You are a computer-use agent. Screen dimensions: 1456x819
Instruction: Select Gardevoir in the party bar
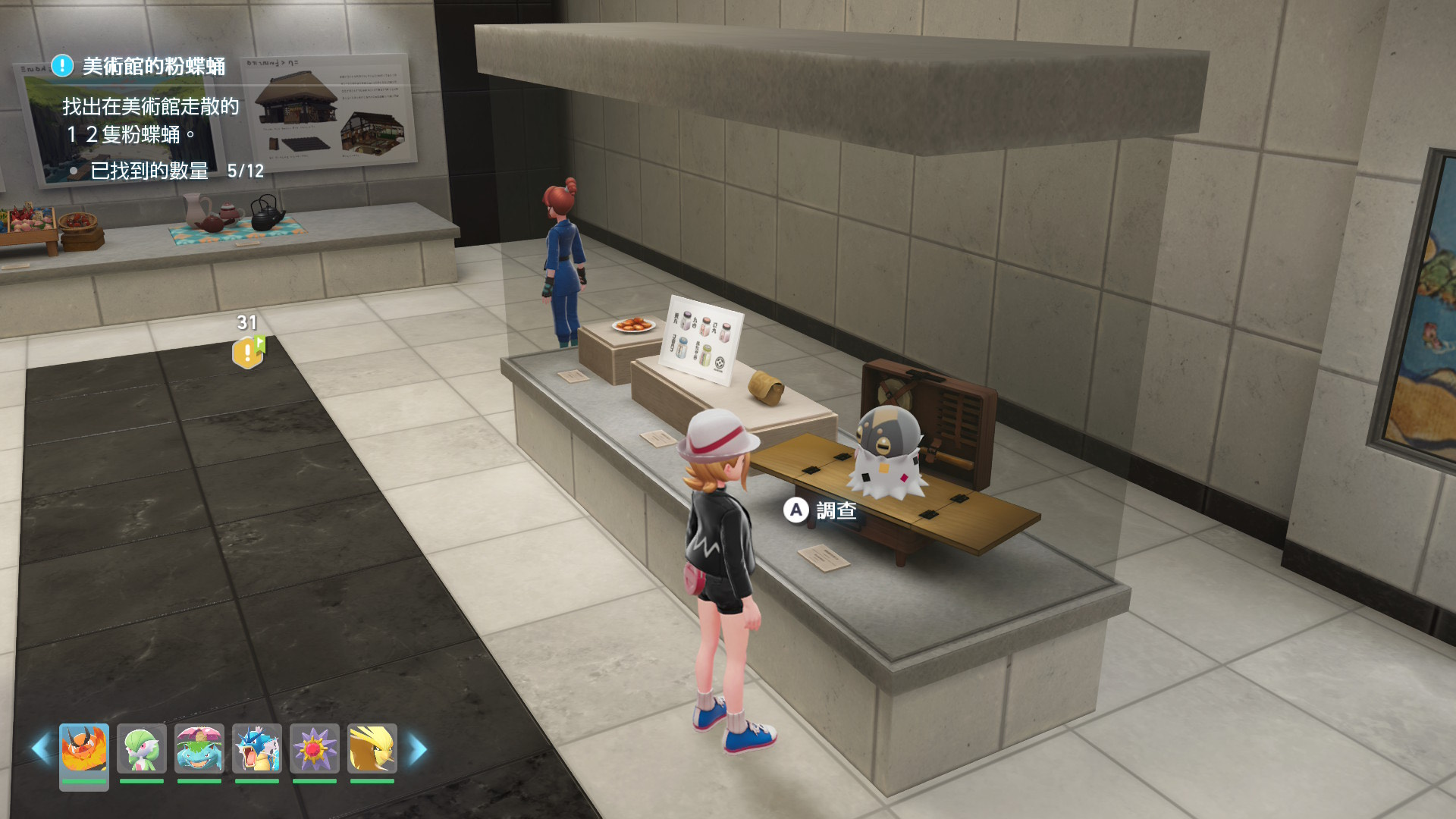pos(142,749)
